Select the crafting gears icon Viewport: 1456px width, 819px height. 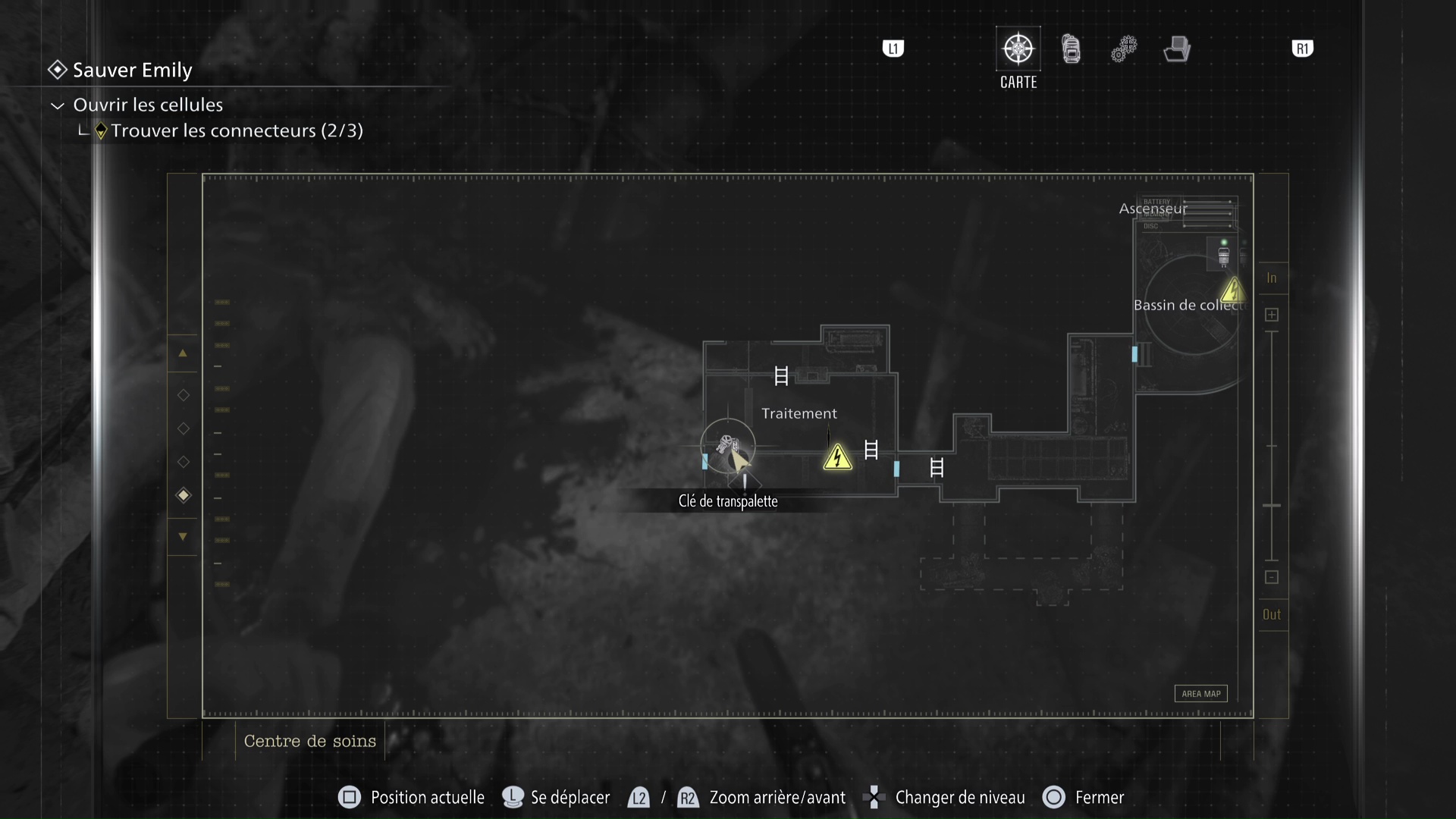[x=1124, y=49]
